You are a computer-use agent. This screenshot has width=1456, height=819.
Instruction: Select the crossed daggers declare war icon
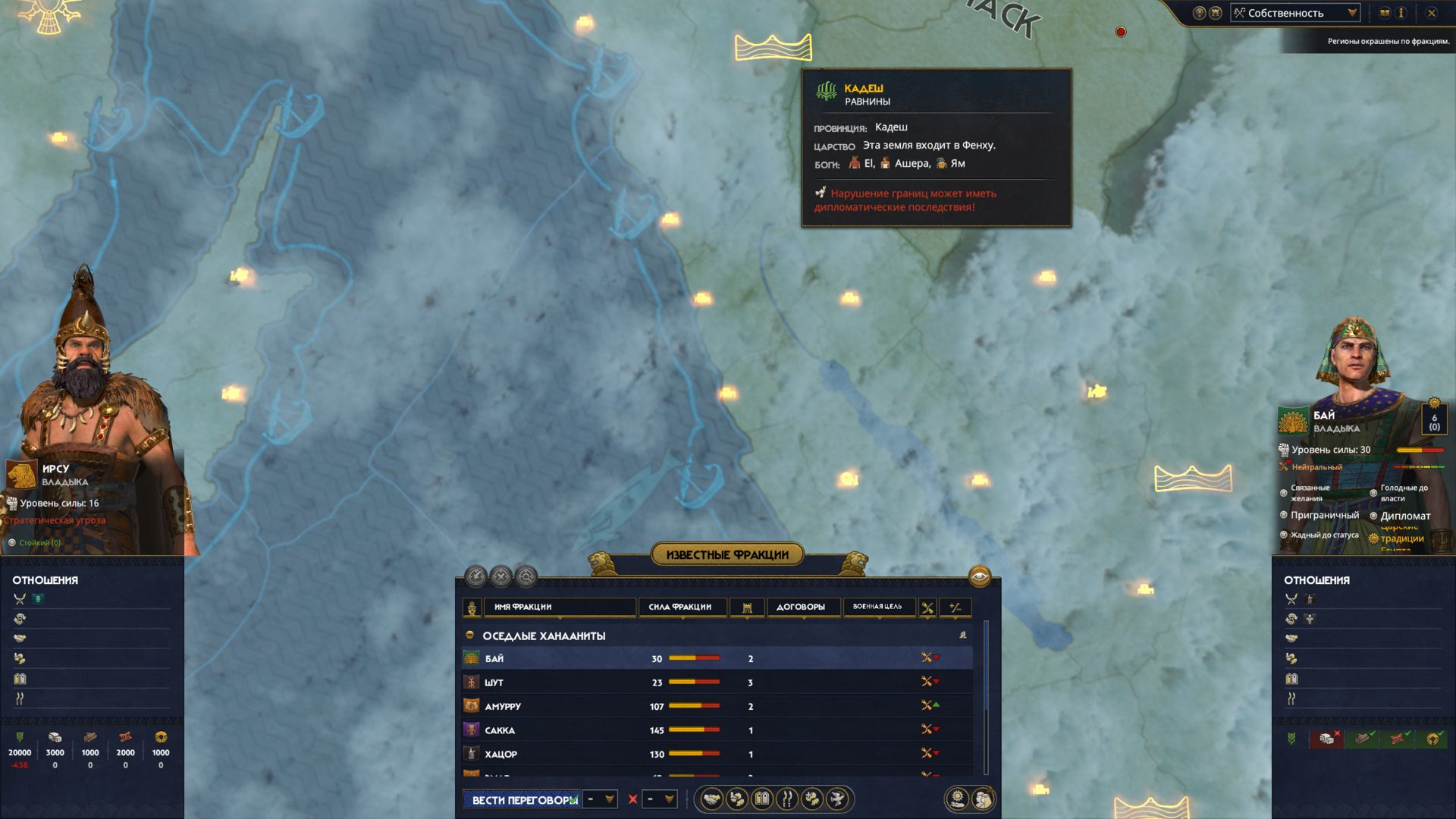786,799
